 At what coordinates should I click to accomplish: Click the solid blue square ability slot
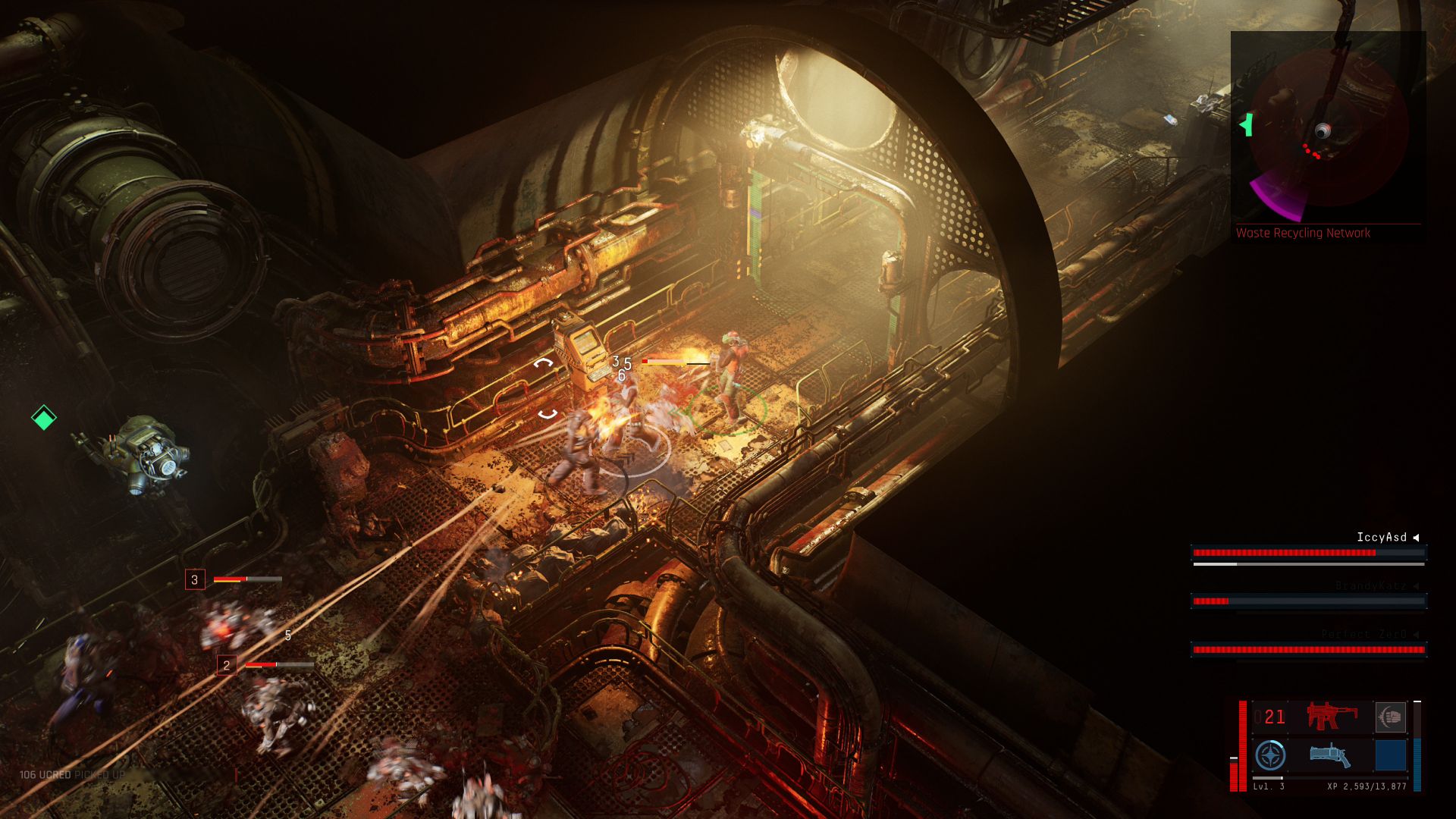(1390, 755)
